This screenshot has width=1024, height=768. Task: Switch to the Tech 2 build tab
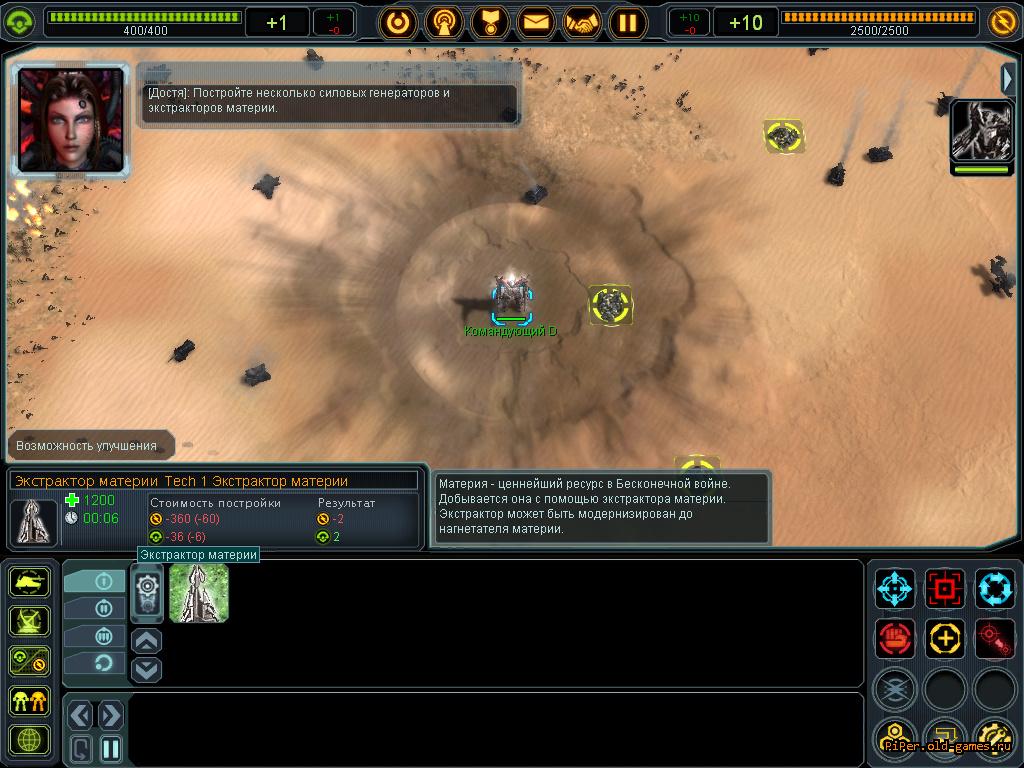coord(95,608)
